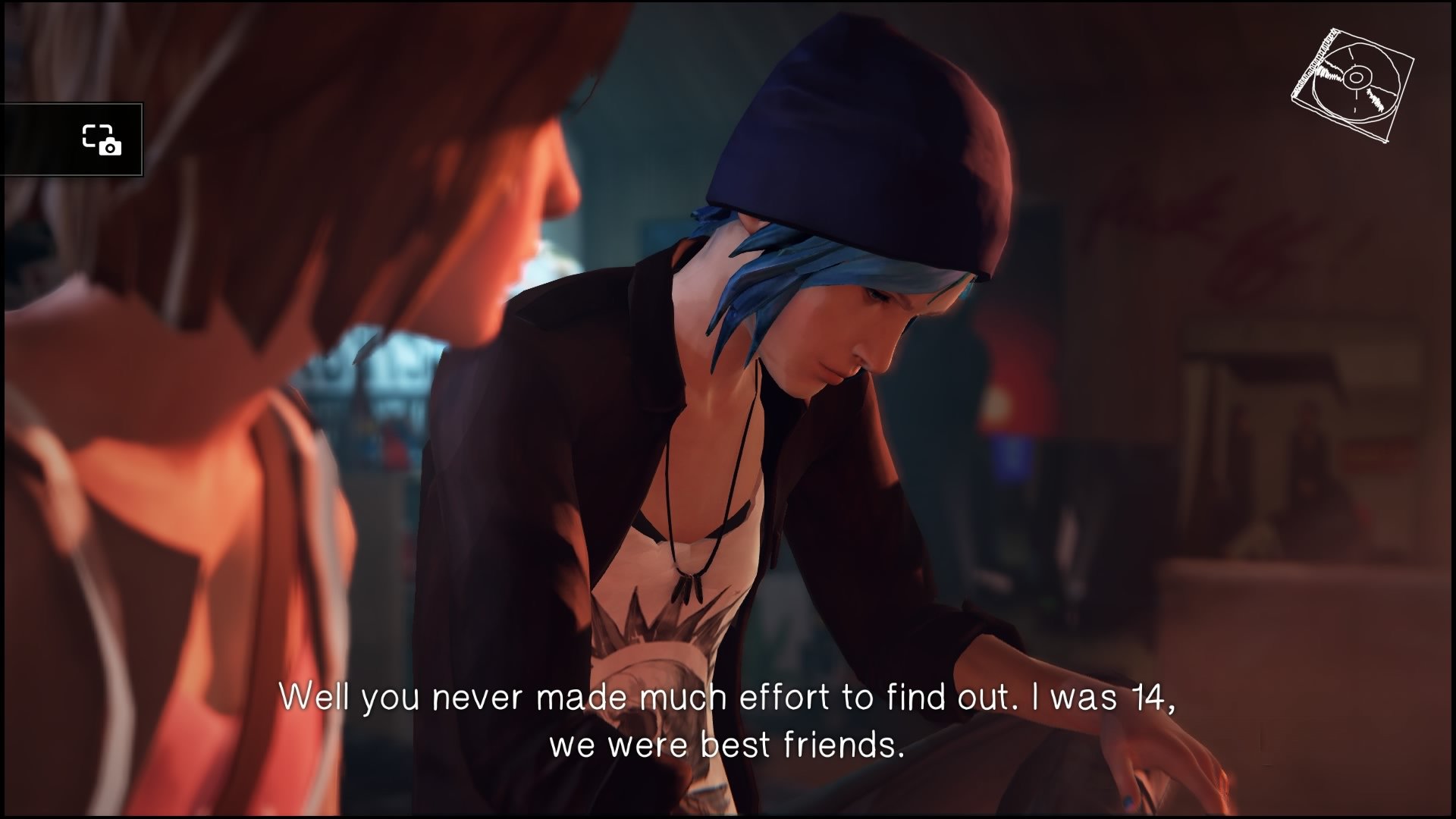Select the disc center of the CD sketch
Image resolution: width=1456 pixels, height=819 pixels.
tap(1357, 77)
